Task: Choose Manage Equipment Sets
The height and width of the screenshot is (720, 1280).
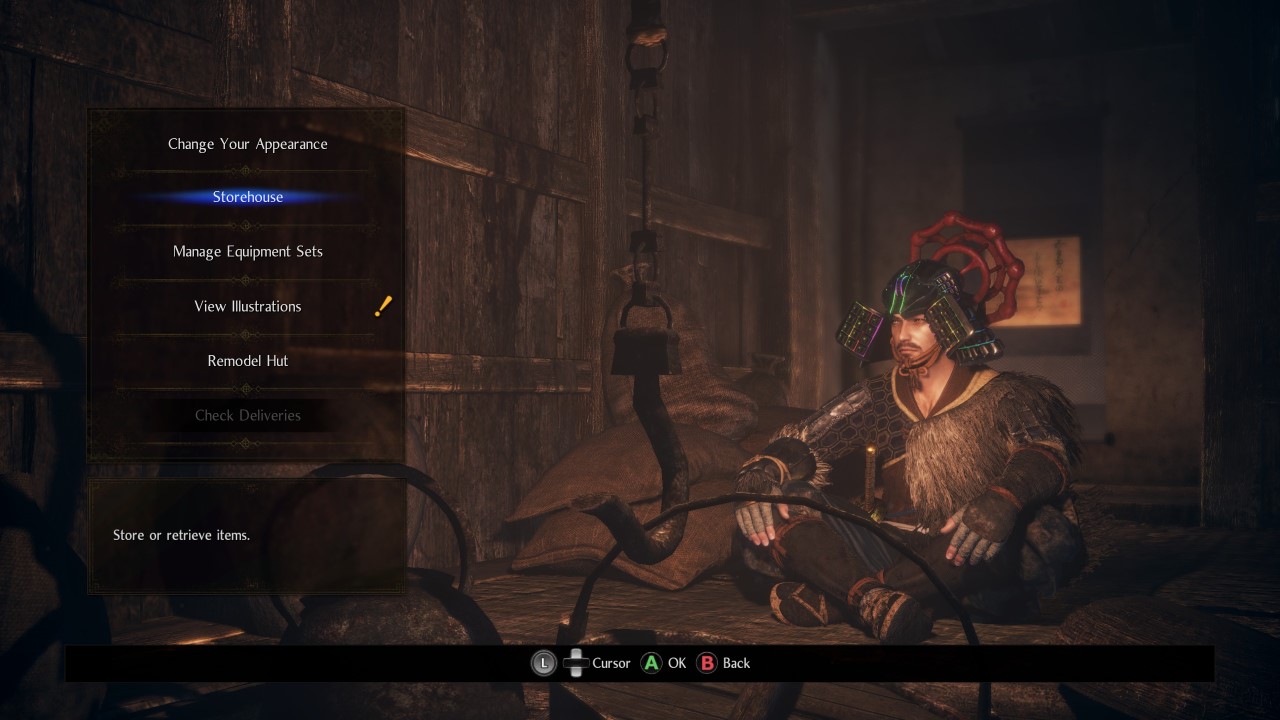Action: [x=247, y=251]
